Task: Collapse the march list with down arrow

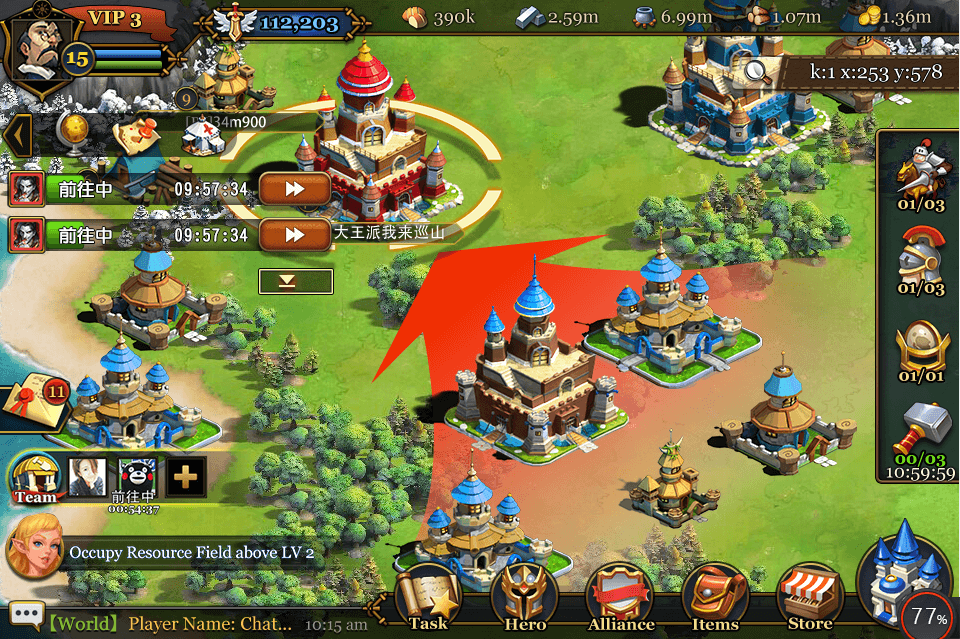Action: click(x=295, y=281)
